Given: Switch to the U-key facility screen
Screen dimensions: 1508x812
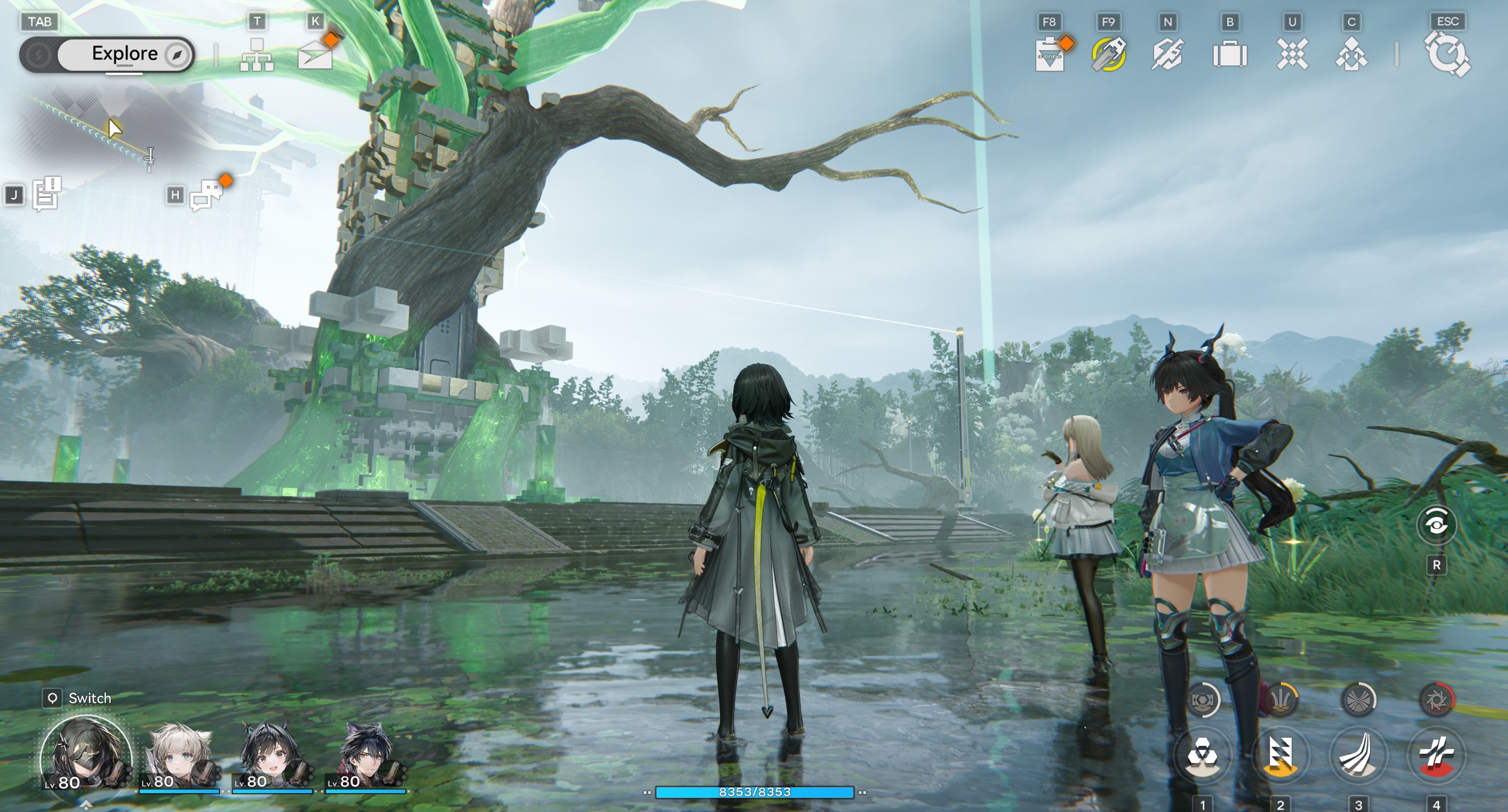Looking at the screenshot, I should tap(1293, 54).
